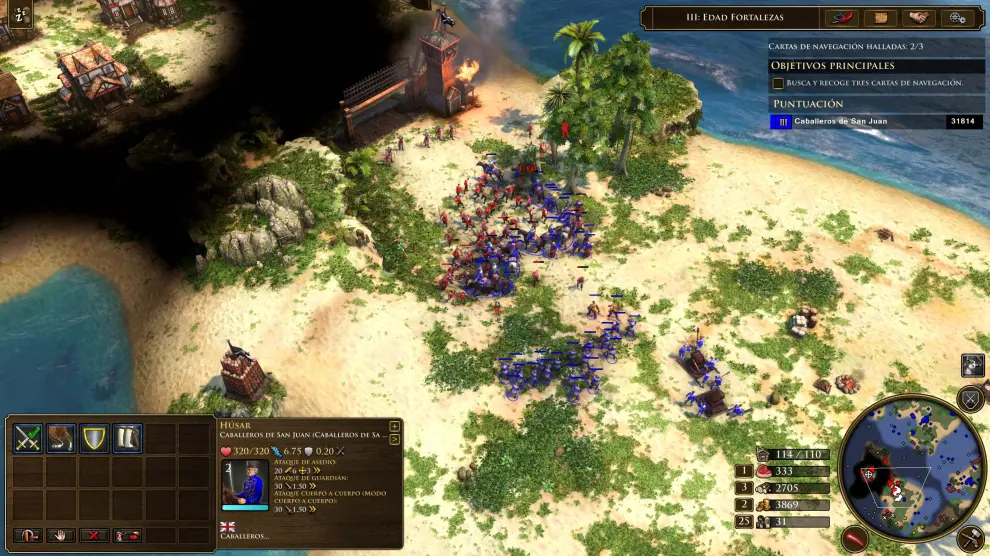
Task: Click the stop command with hand icon
Action: 60,536
